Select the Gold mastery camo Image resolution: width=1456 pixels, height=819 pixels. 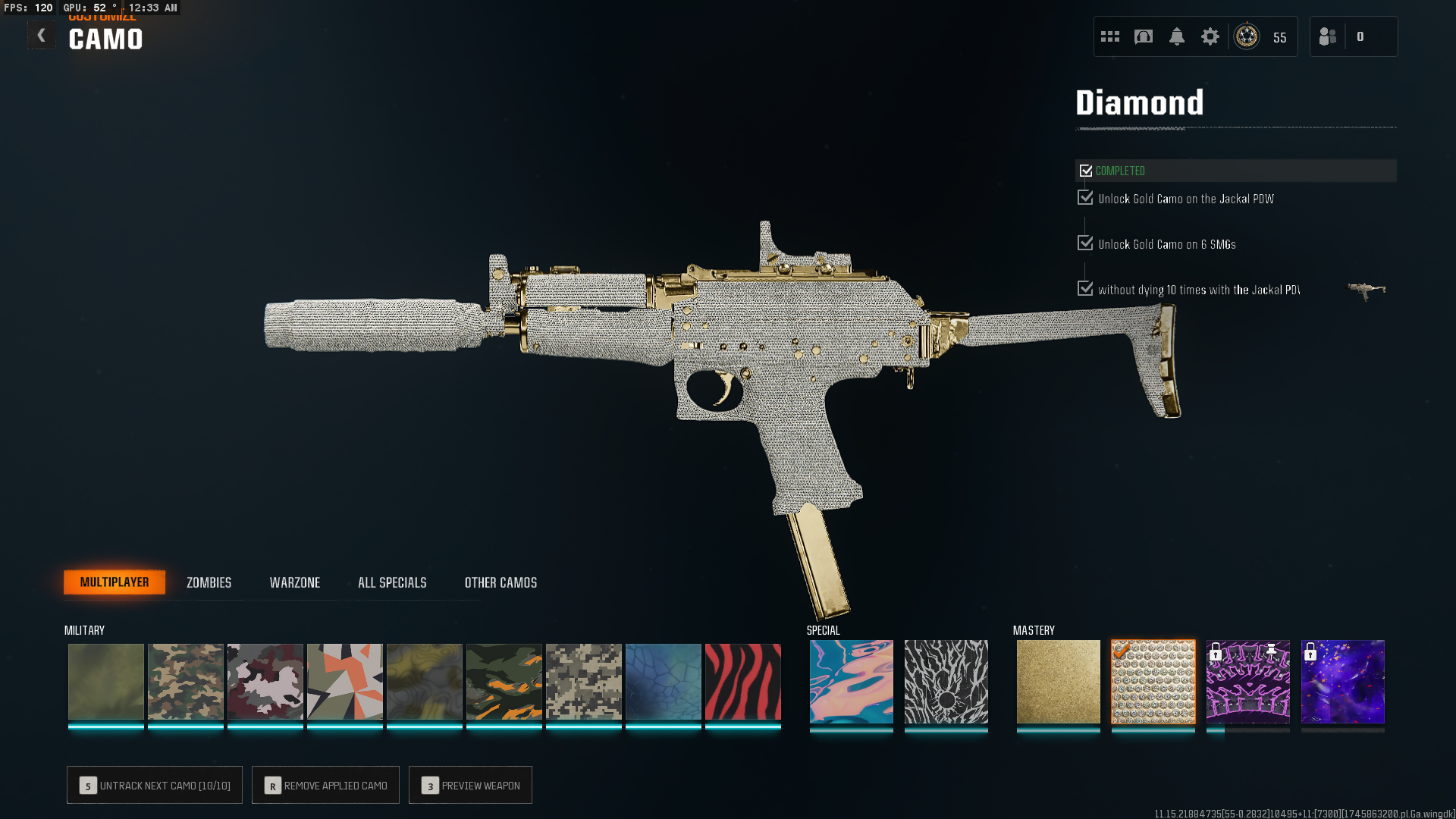(1058, 681)
